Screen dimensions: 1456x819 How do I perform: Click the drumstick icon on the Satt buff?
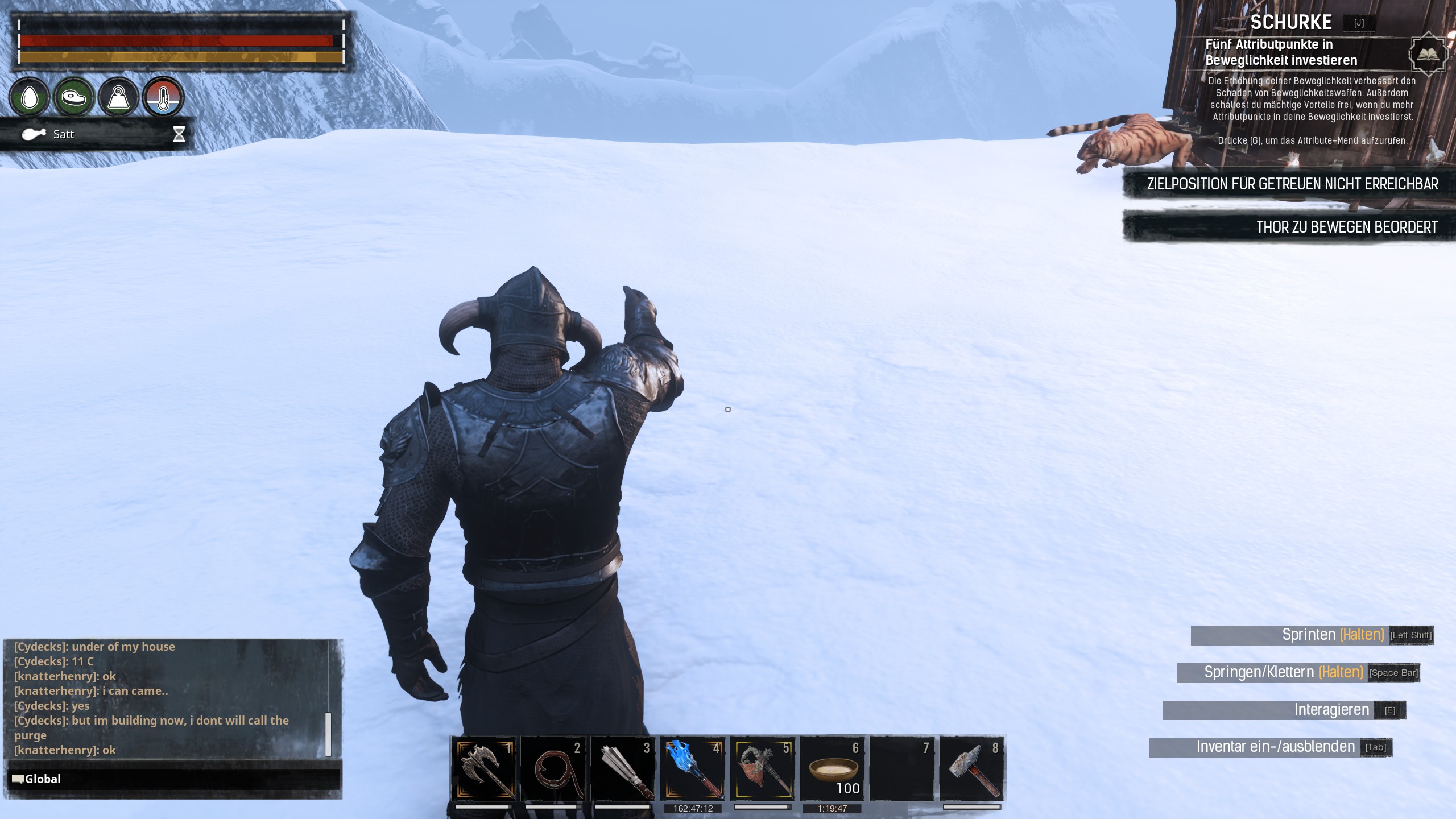click(34, 134)
